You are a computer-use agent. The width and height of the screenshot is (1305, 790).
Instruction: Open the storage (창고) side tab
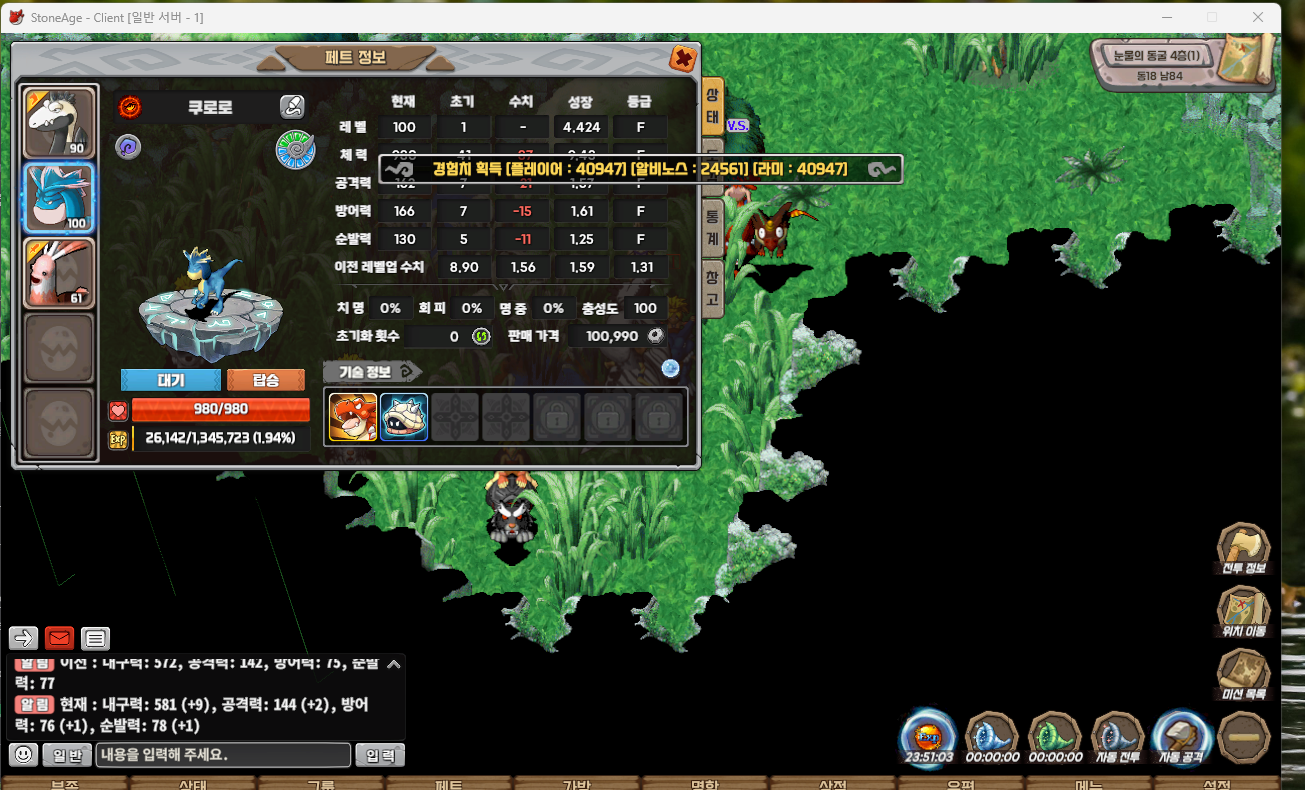[712, 287]
